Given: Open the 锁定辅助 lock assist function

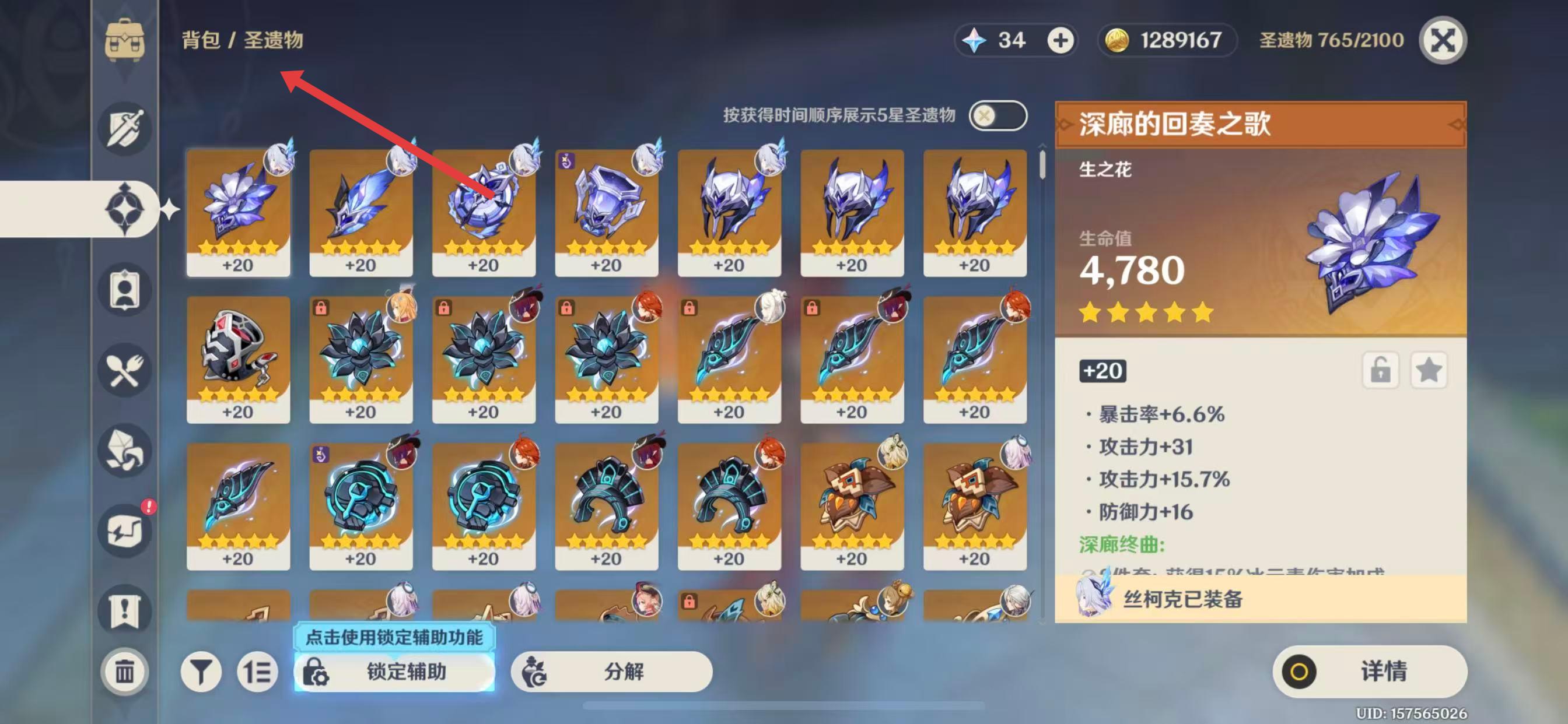Looking at the screenshot, I should (x=394, y=672).
